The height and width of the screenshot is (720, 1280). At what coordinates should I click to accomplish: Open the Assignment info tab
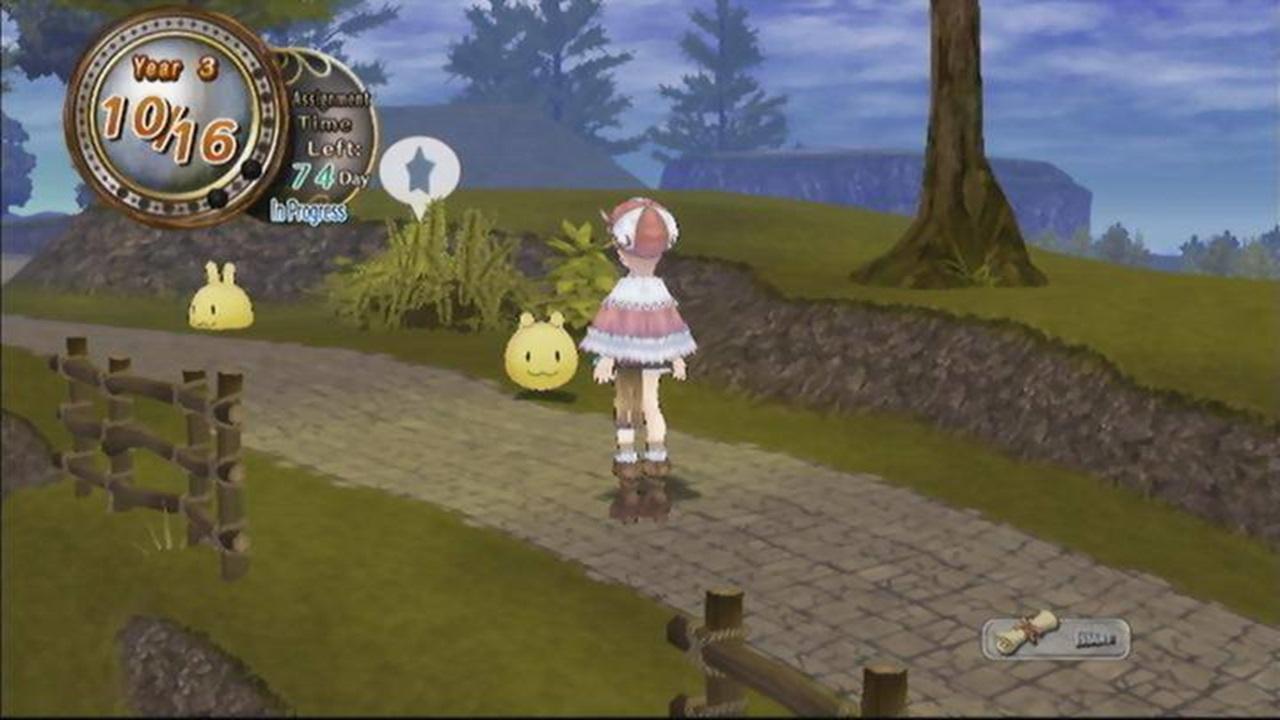328,100
